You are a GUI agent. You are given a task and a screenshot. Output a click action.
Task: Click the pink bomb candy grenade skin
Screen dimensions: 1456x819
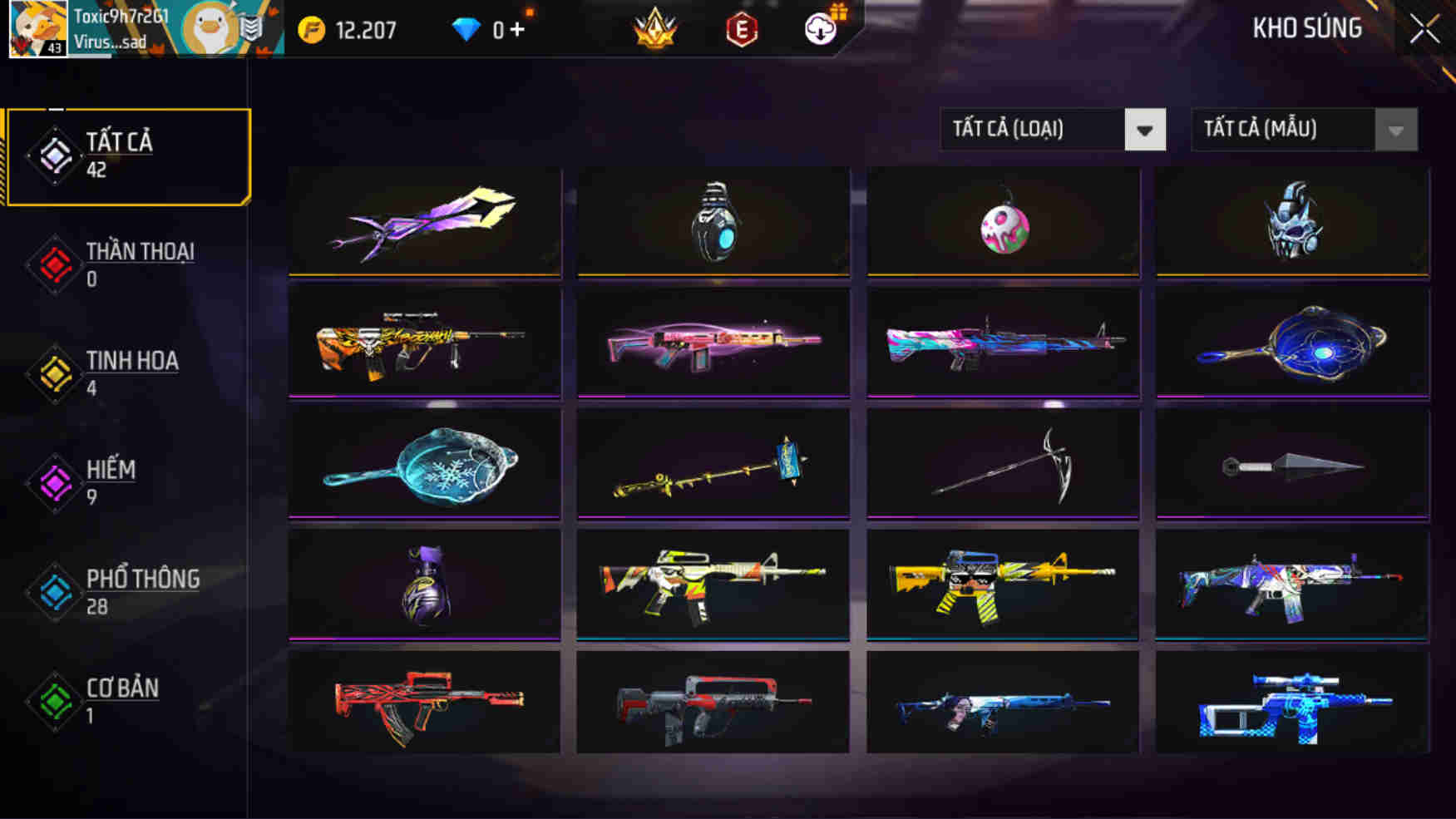(x=1004, y=229)
